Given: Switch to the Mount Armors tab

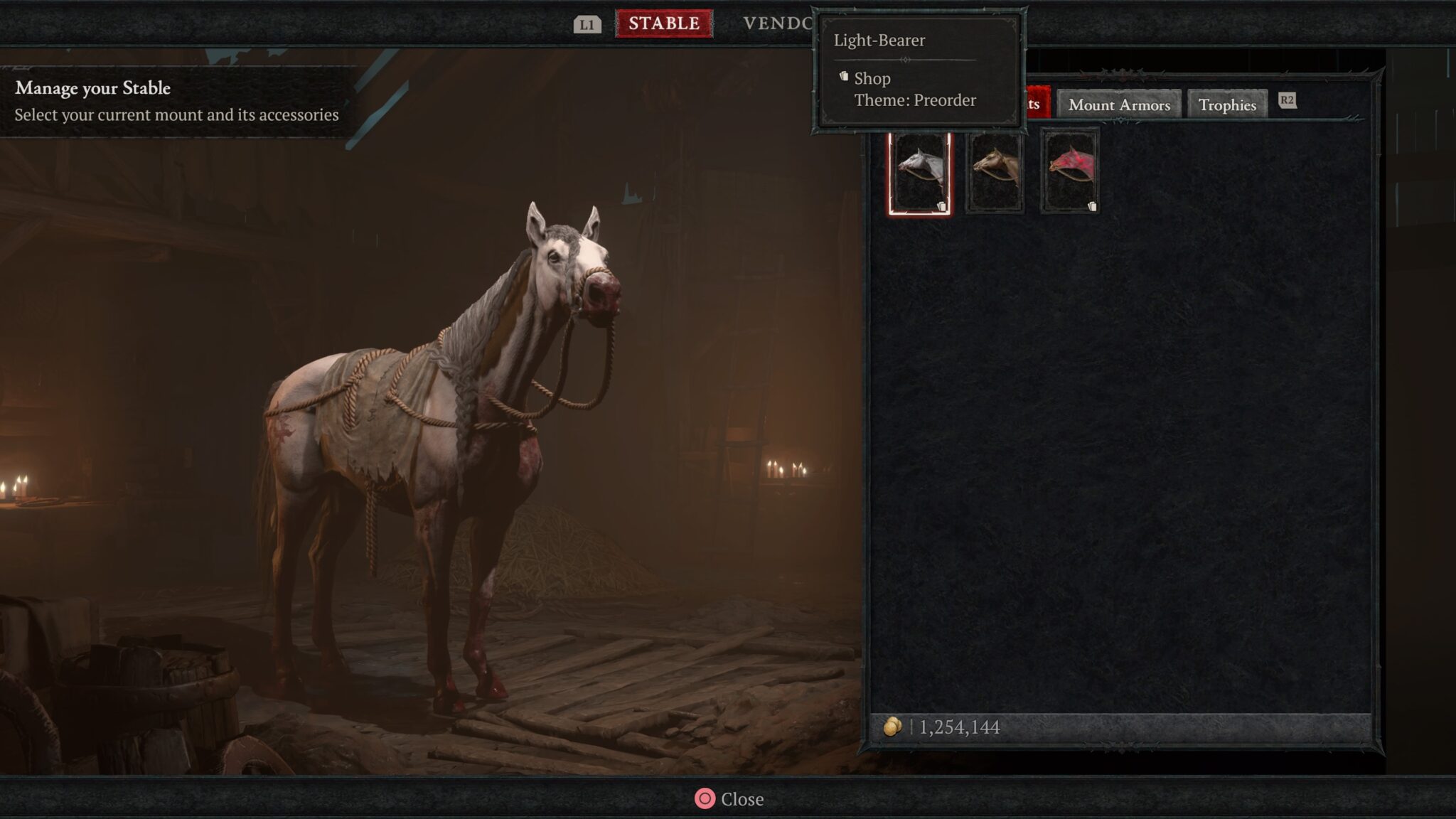Looking at the screenshot, I should 1119,105.
